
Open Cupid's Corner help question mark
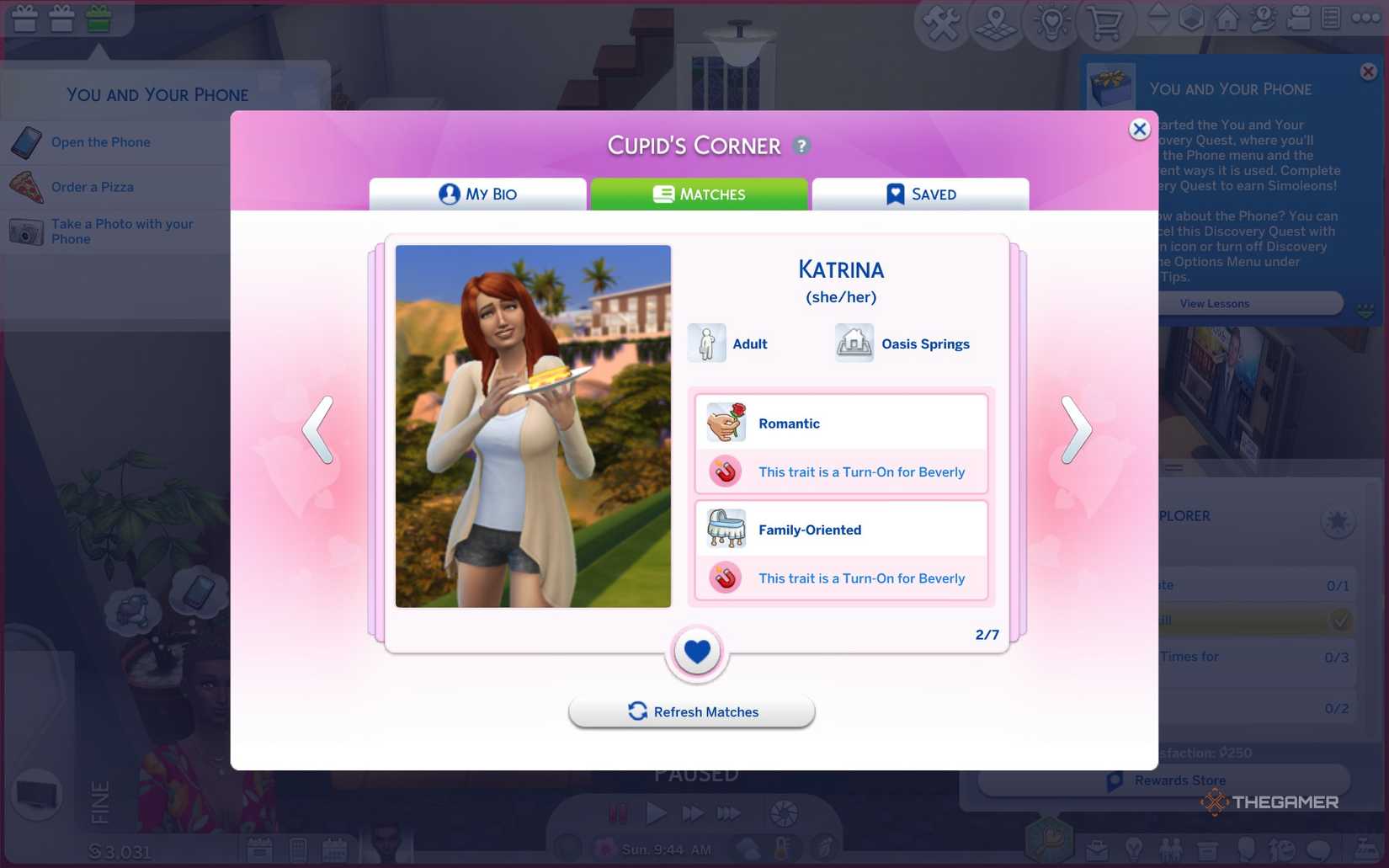pos(802,145)
